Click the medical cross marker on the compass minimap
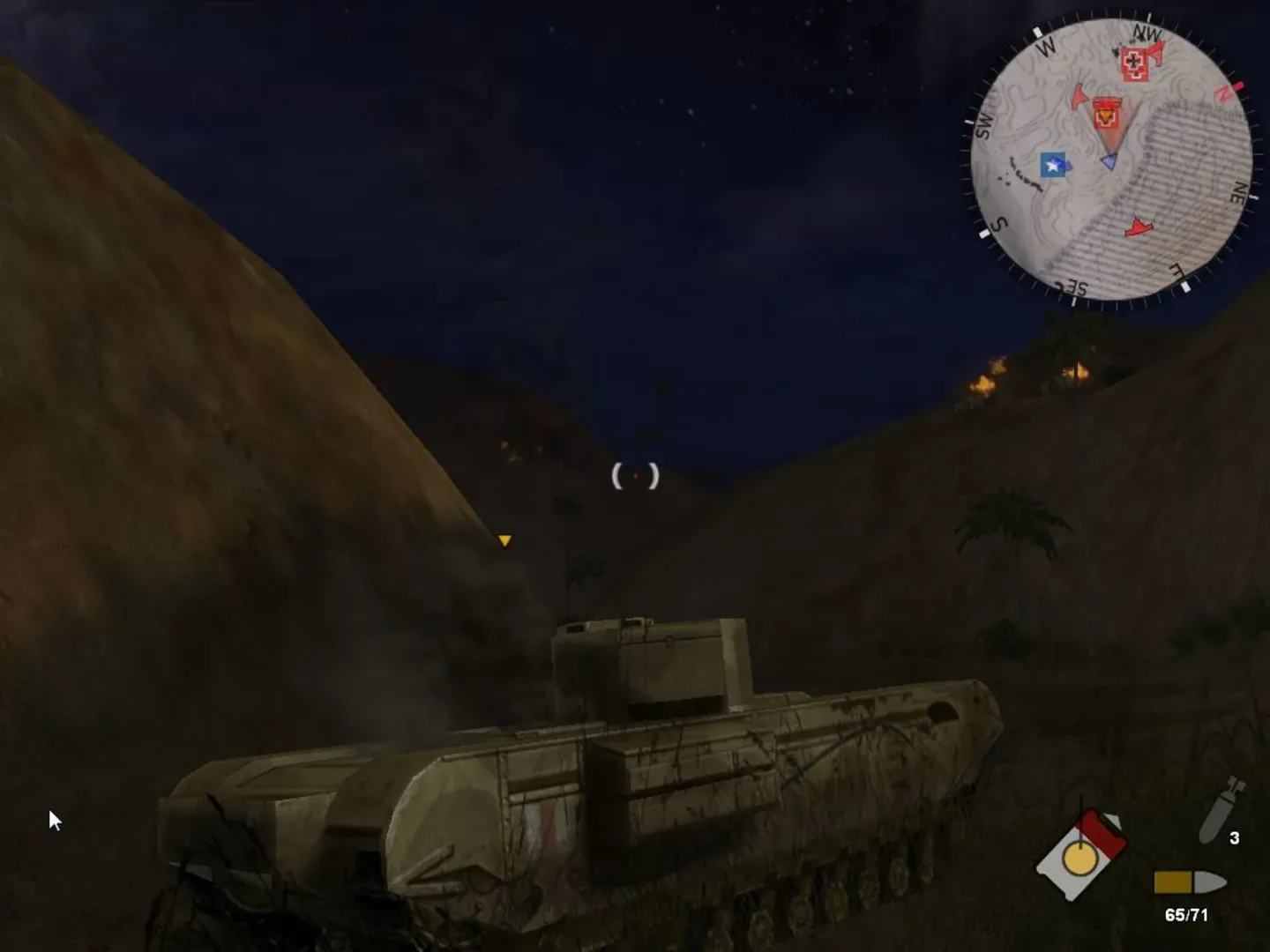The width and height of the screenshot is (1270, 952). tap(1133, 63)
